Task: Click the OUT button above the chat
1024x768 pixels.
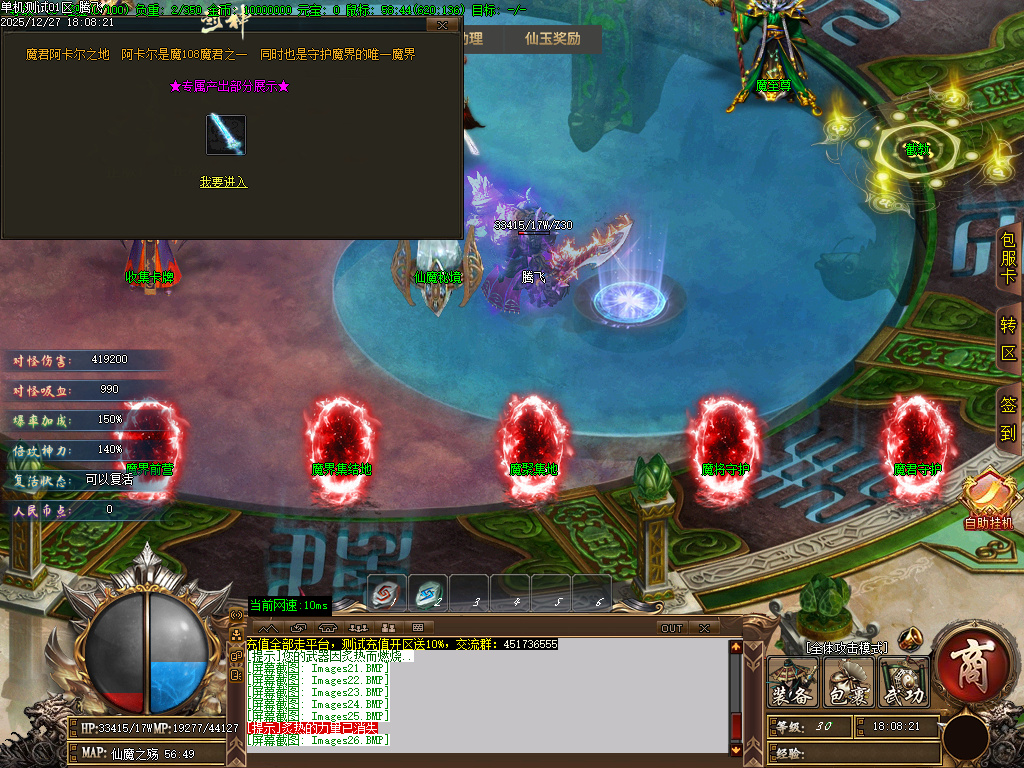Action: [x=672, y=628]
